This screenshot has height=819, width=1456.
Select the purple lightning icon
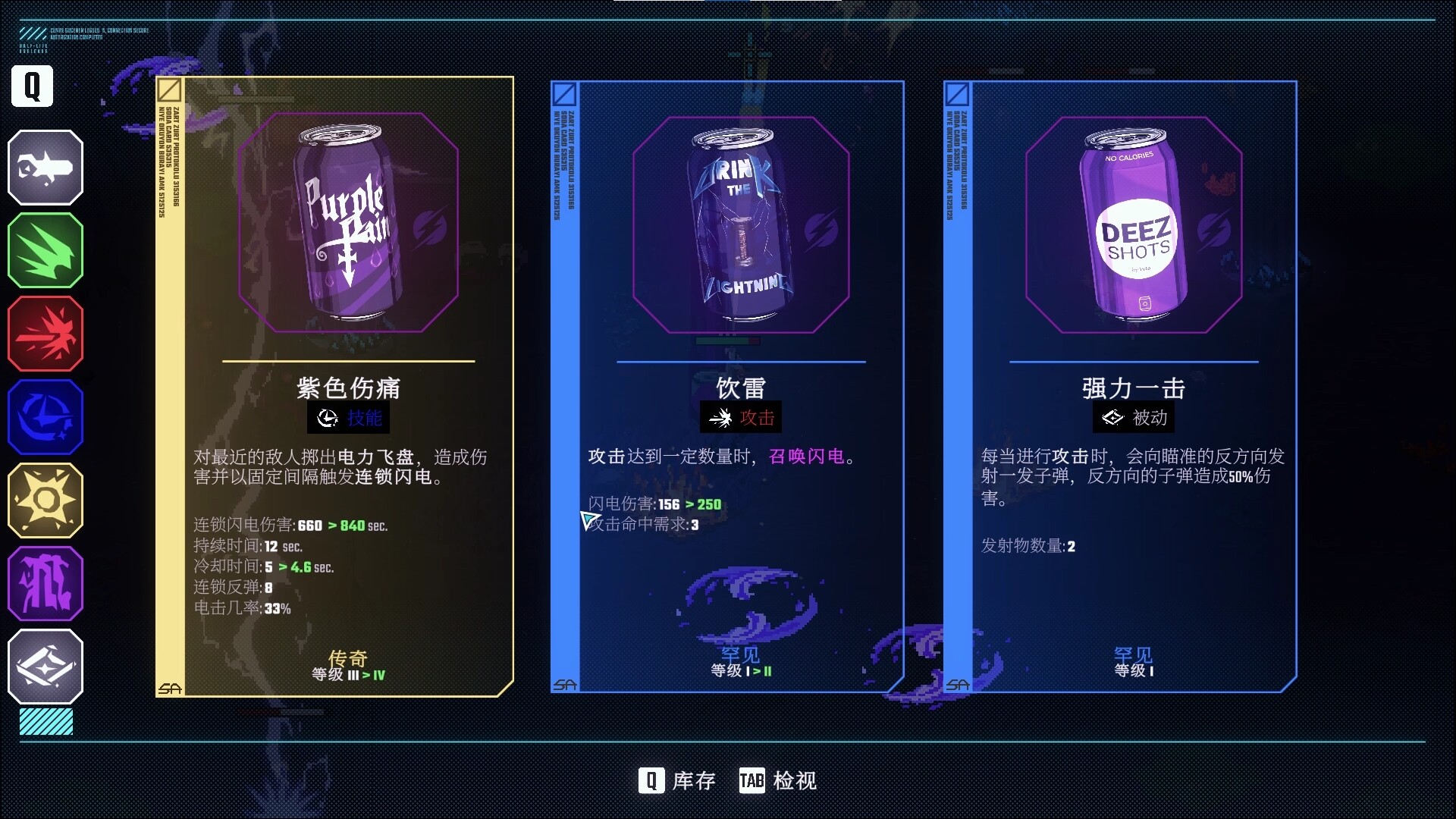coord(45,584)
